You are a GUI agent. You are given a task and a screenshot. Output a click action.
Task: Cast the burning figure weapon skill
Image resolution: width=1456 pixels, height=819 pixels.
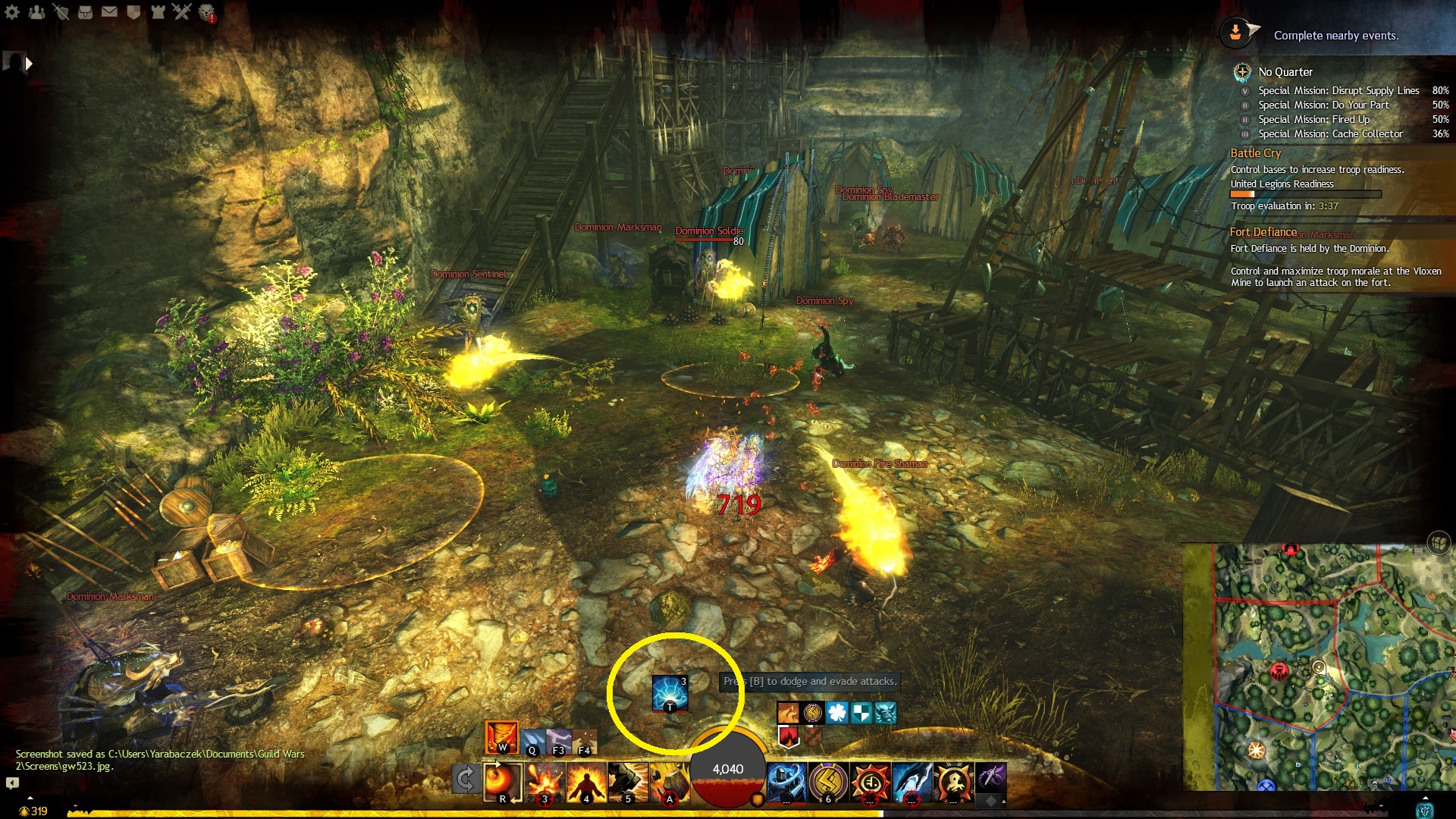click(586, 782)
